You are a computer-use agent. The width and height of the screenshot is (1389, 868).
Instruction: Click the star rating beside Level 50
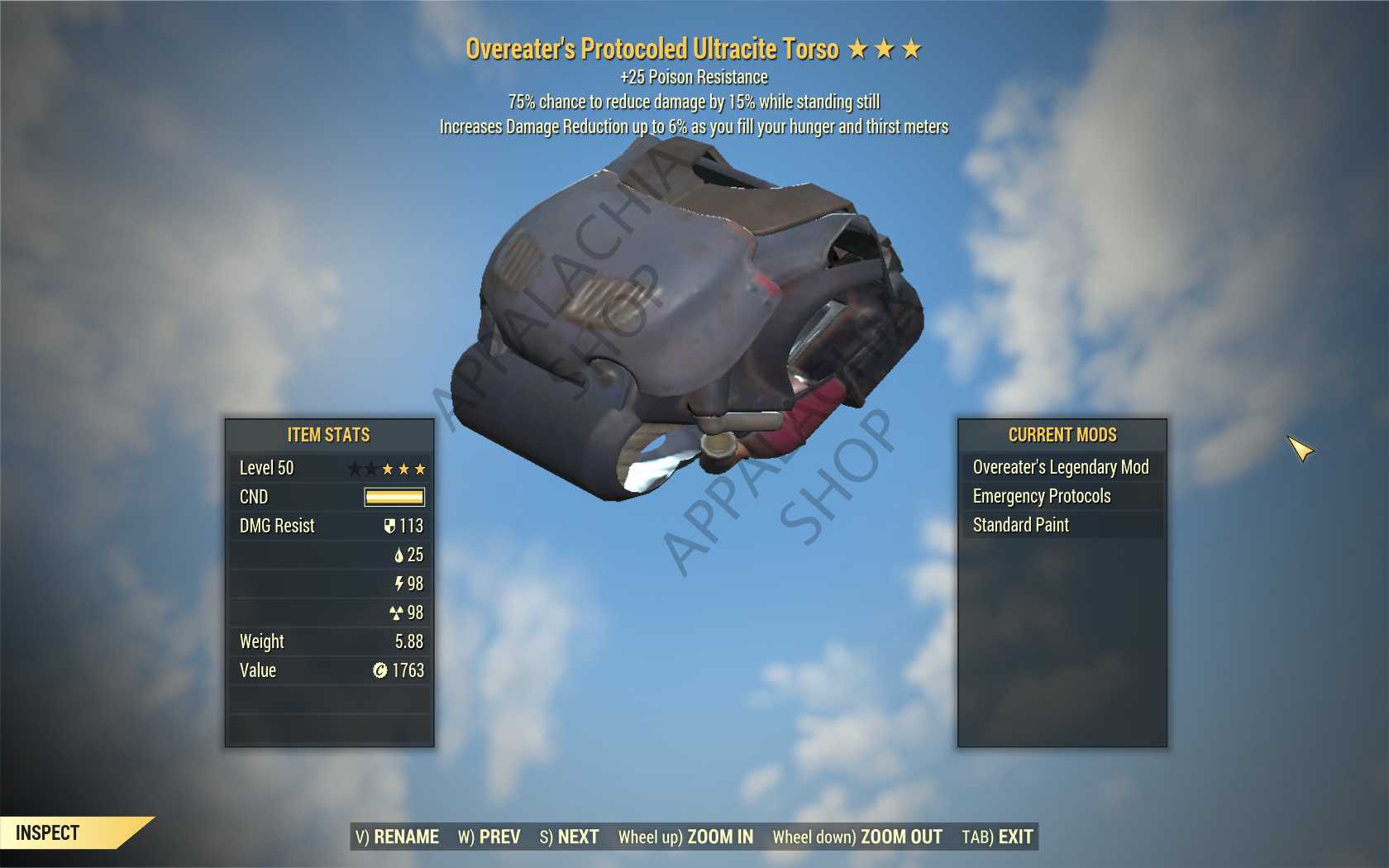tap(389, 468)
